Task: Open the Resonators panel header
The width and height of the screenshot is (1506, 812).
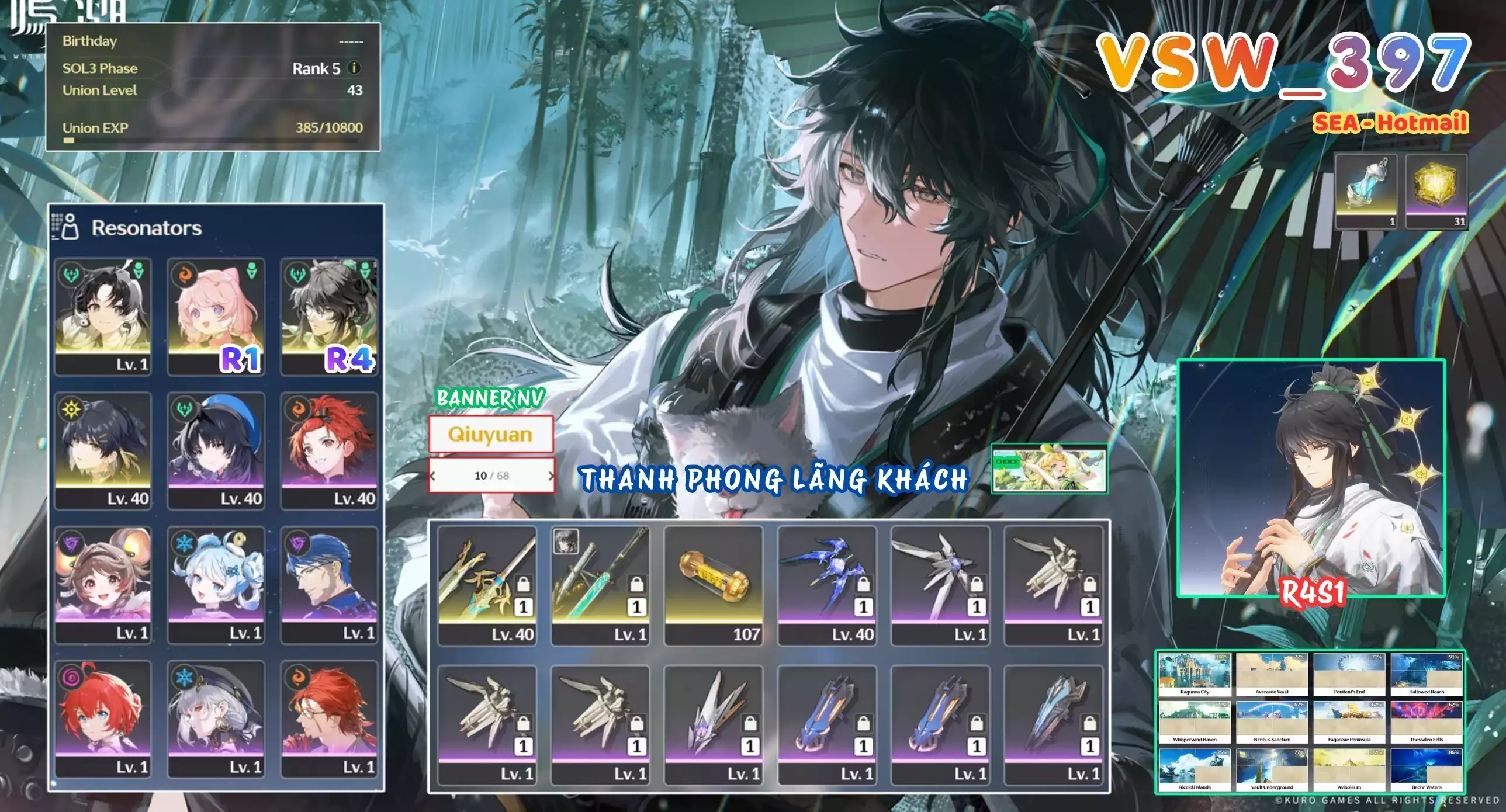Action: 146,228
